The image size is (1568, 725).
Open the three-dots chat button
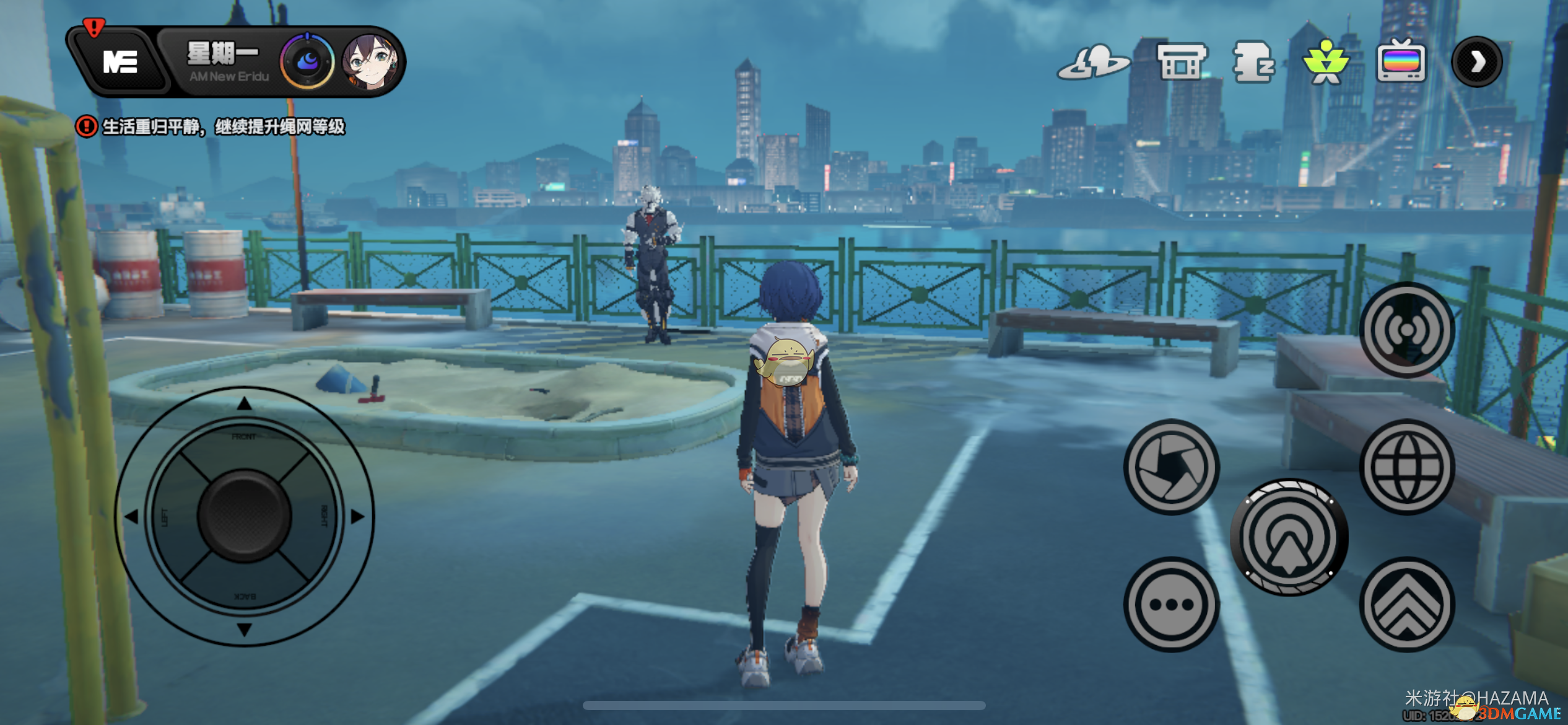(x=1171, y=604)
